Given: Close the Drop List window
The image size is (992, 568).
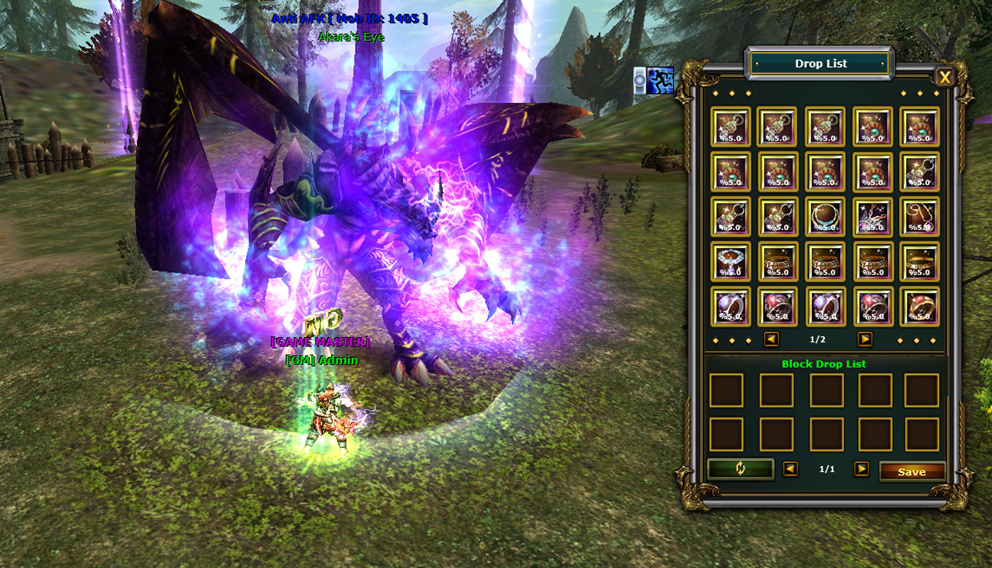Looking at the screenshot, I should point(944,77).
